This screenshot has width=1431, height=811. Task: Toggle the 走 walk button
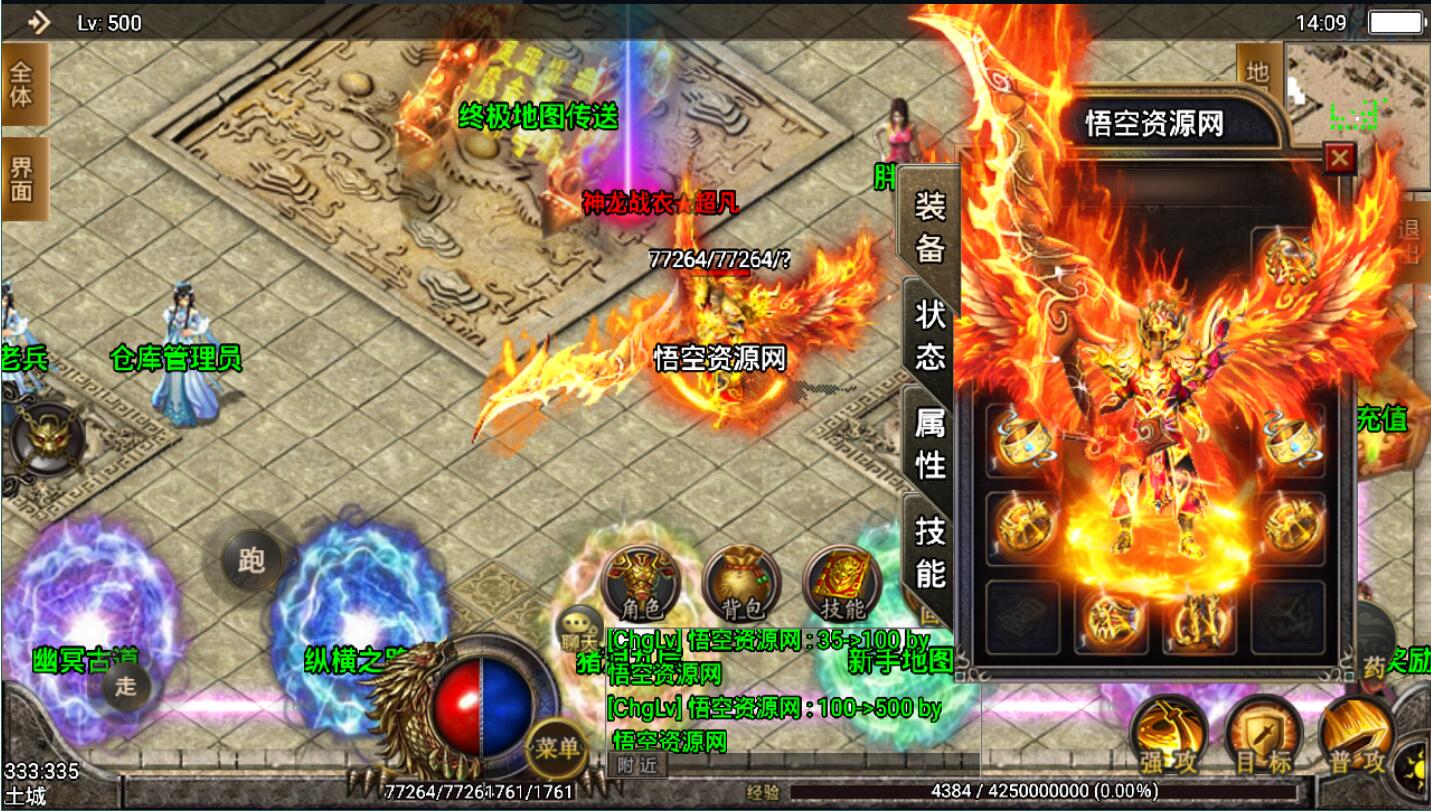click(126, 686)
